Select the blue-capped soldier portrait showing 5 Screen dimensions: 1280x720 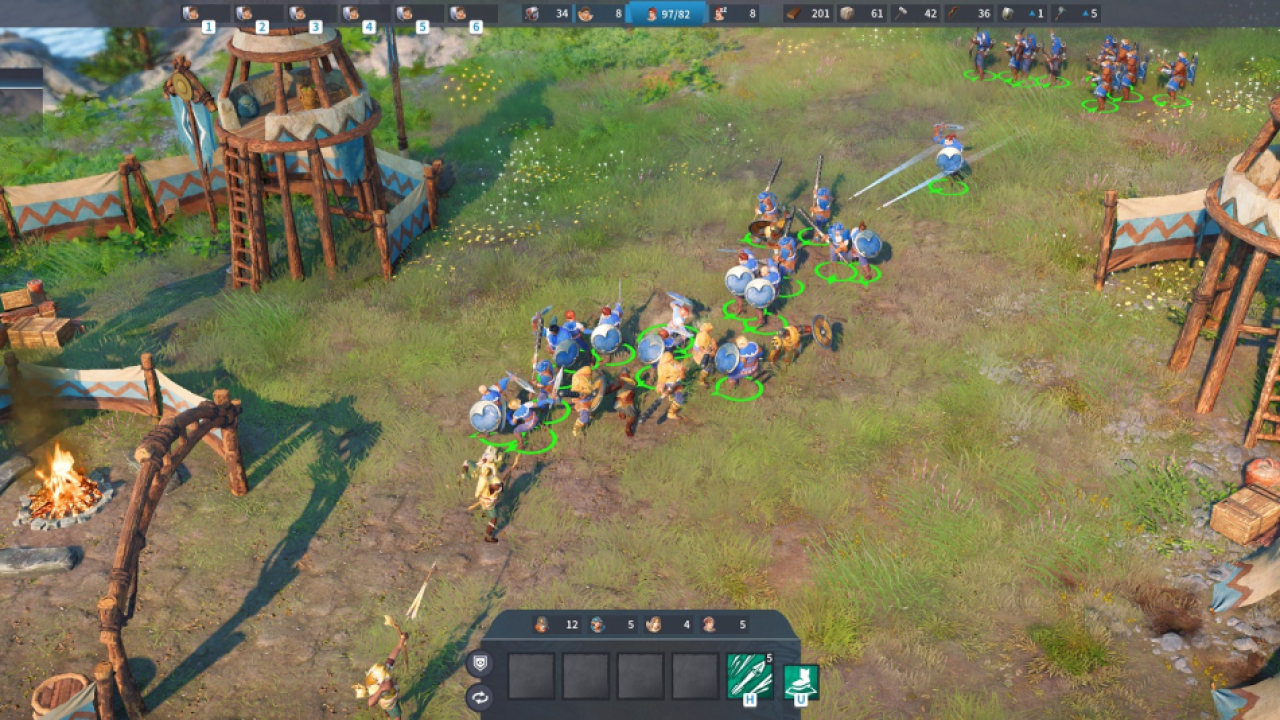(610, 624)
